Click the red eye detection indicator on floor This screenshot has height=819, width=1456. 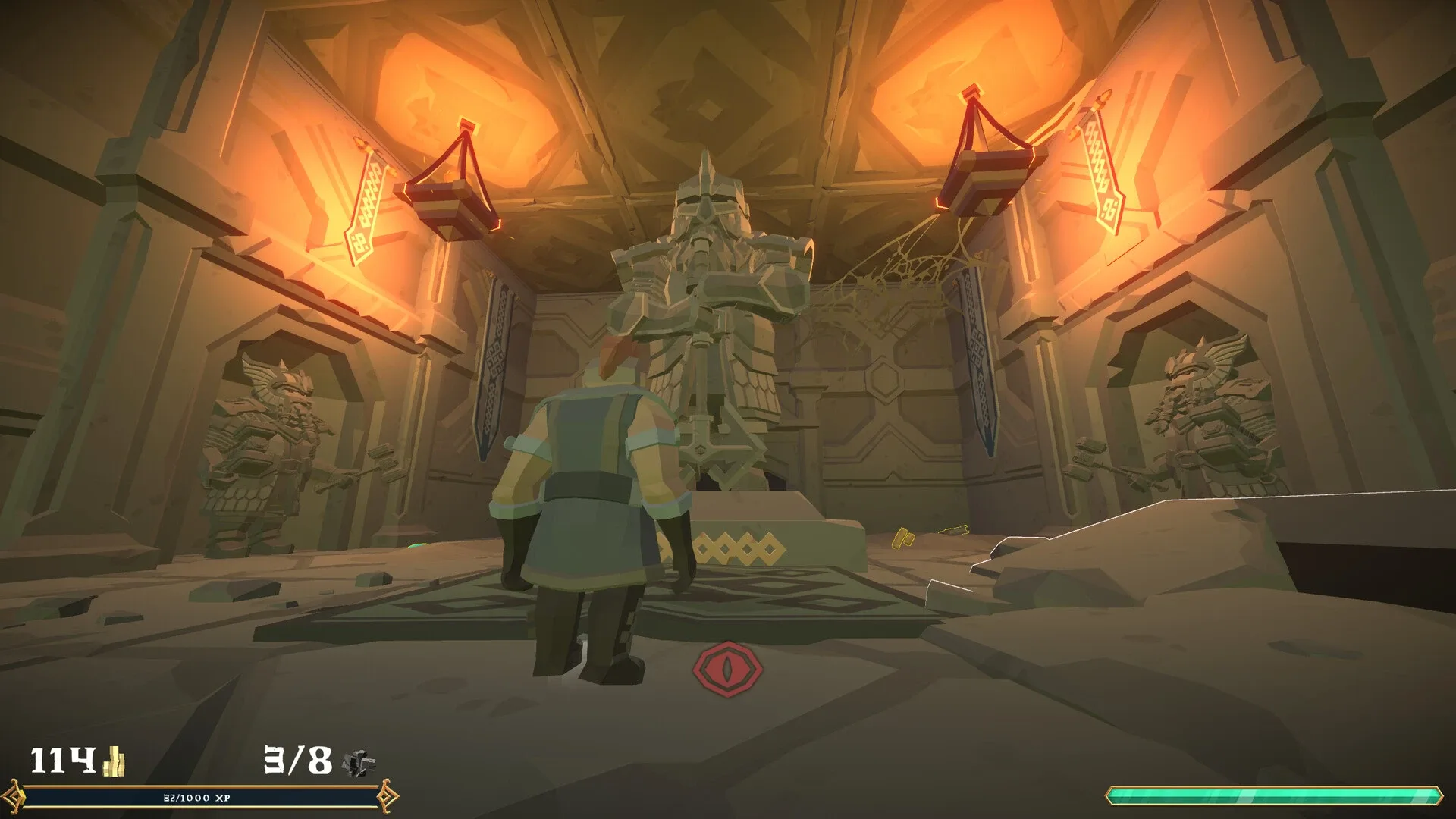click(728, 669)
